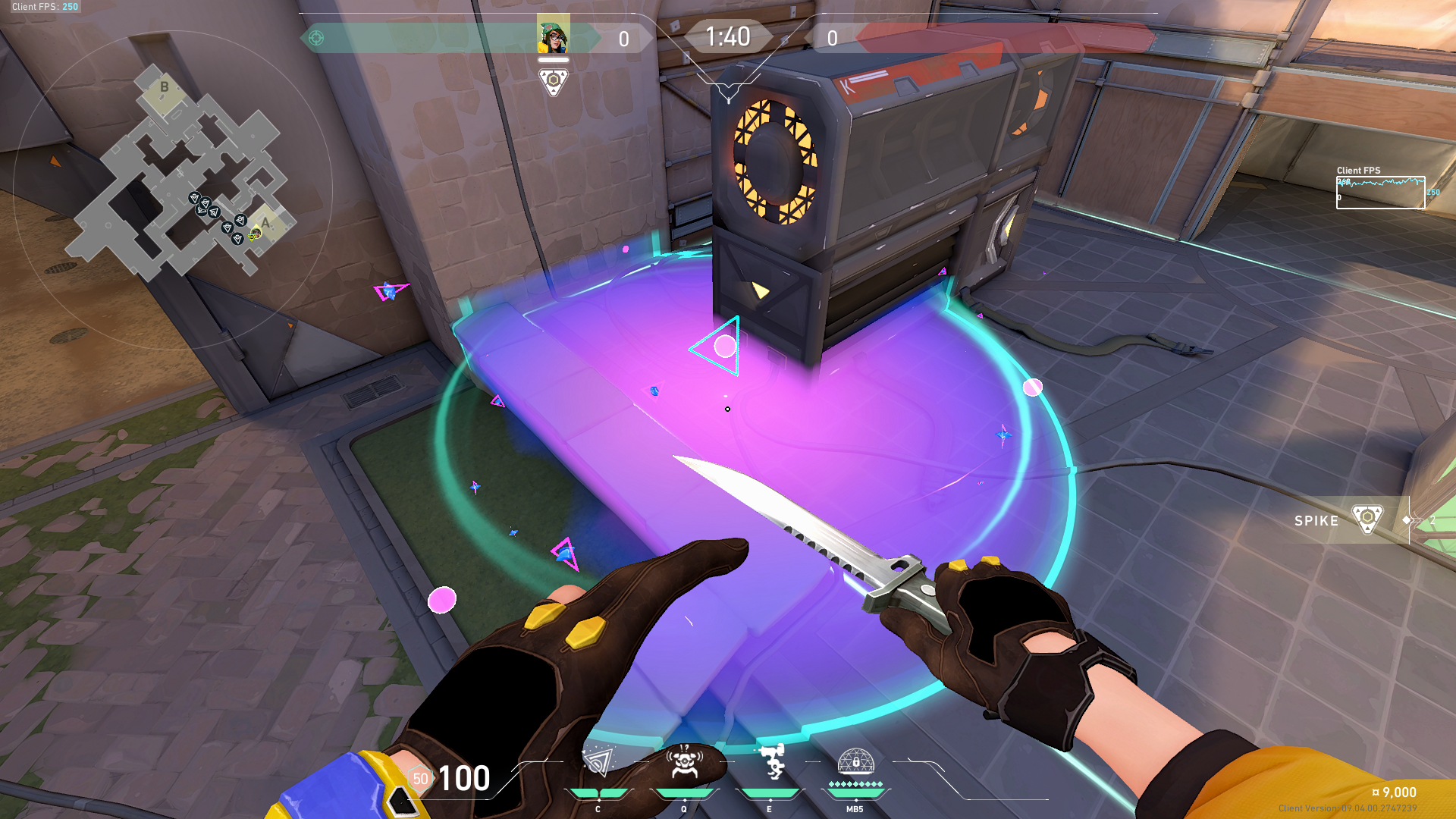Image resolution: width=1456 pixels, height=819 pixels.
Task: Click the round timer showing 1:40
Action: (x=729, y=36)
